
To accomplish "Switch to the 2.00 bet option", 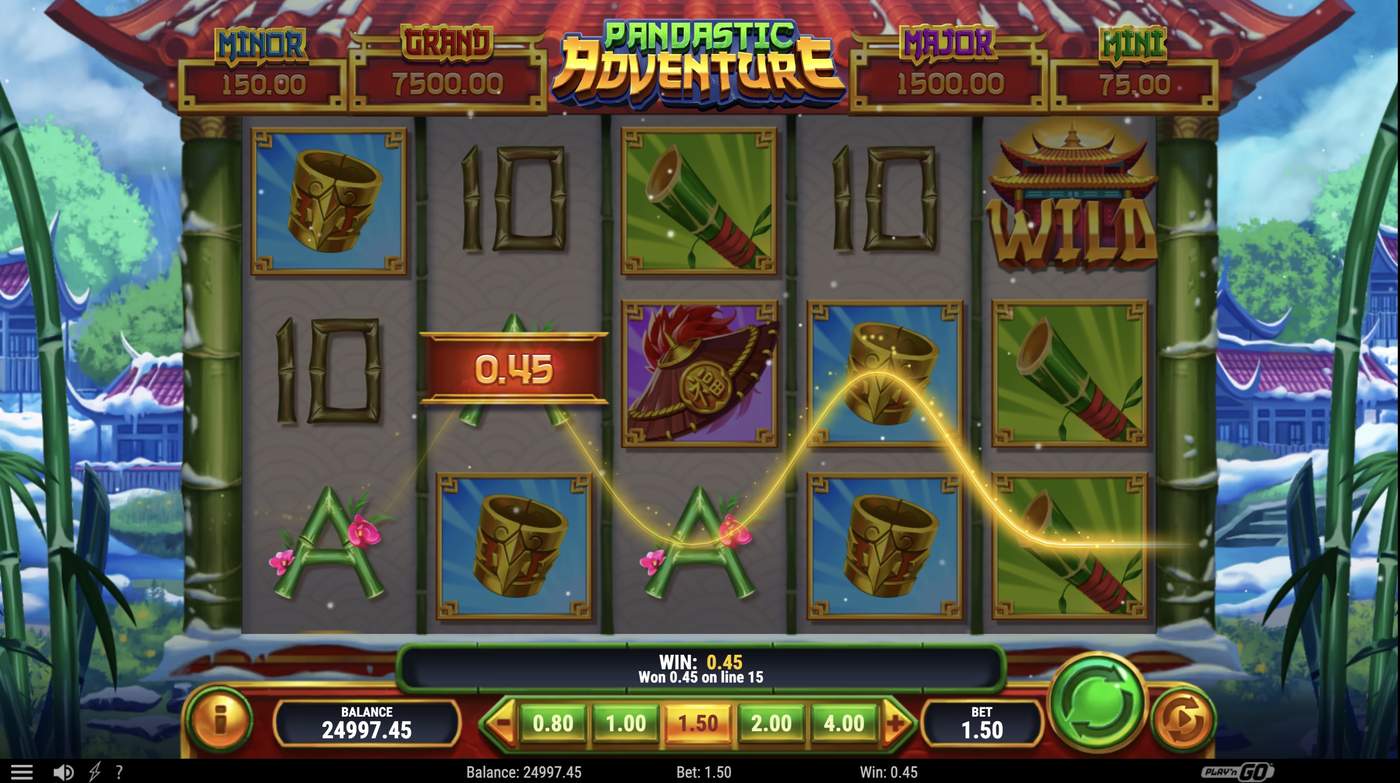I will coord(768,720).
